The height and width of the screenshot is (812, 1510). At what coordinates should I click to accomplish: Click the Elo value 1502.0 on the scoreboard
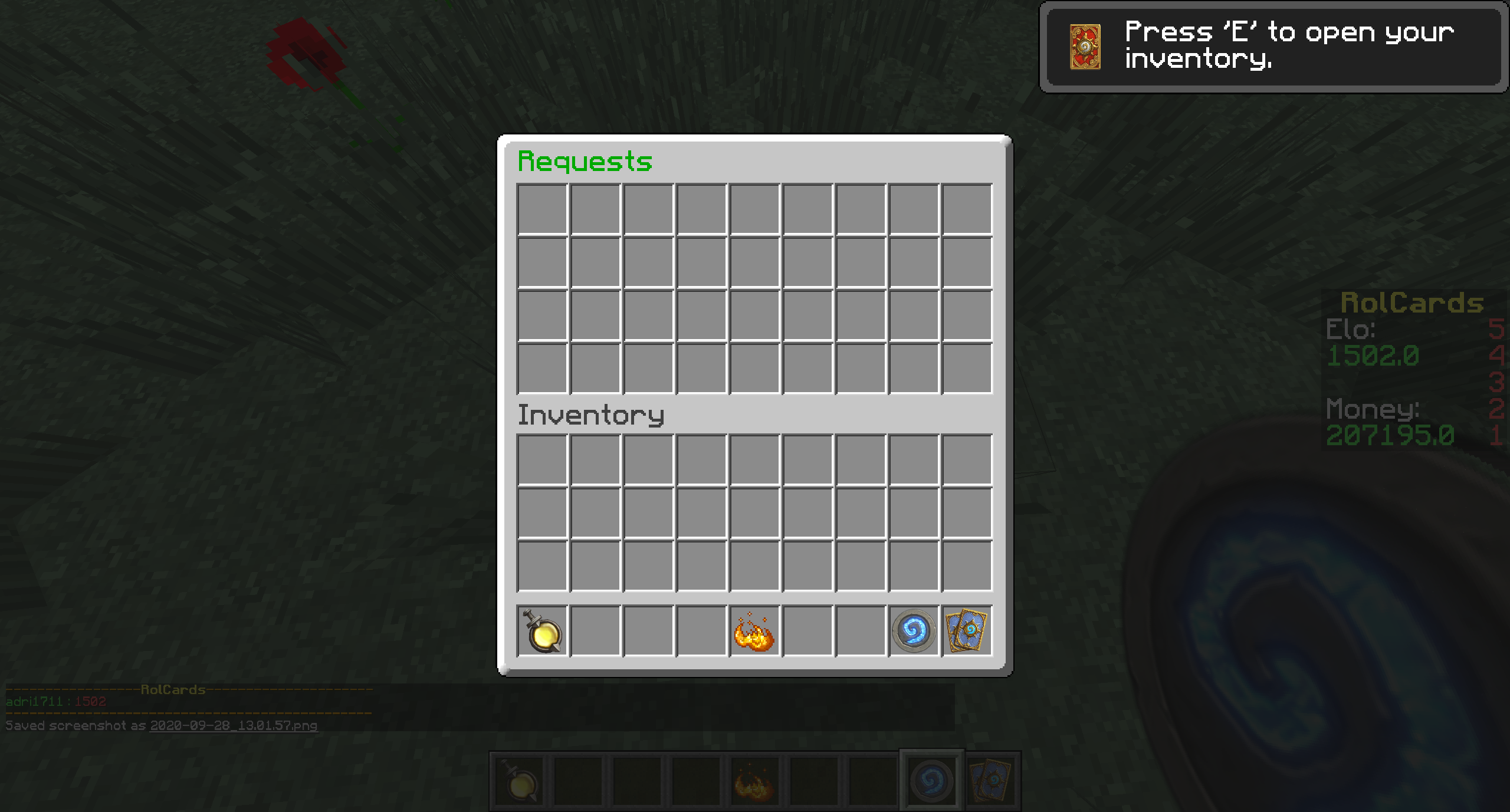(x=1373, y=356)
